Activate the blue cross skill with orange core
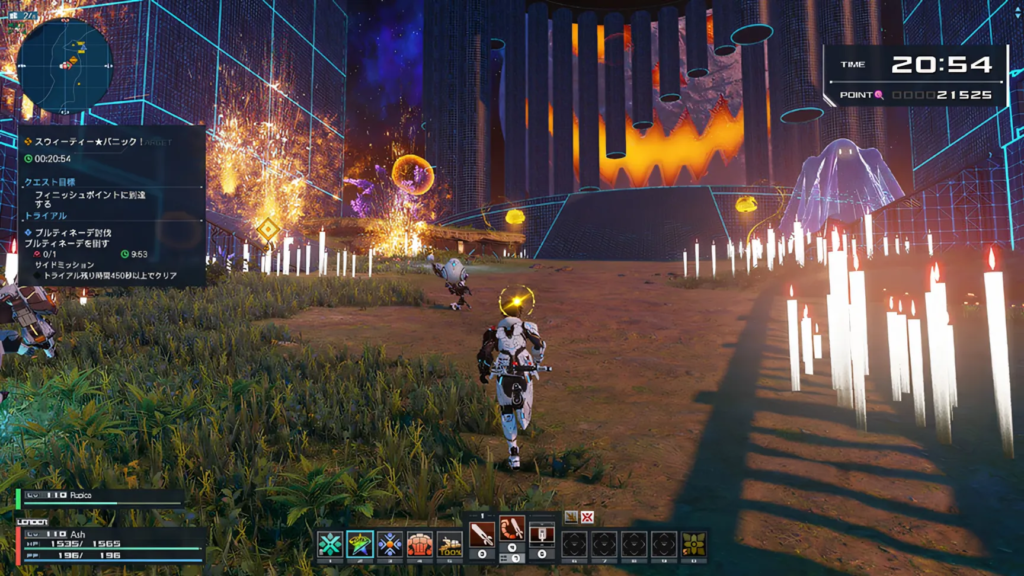 click(390, 544)
